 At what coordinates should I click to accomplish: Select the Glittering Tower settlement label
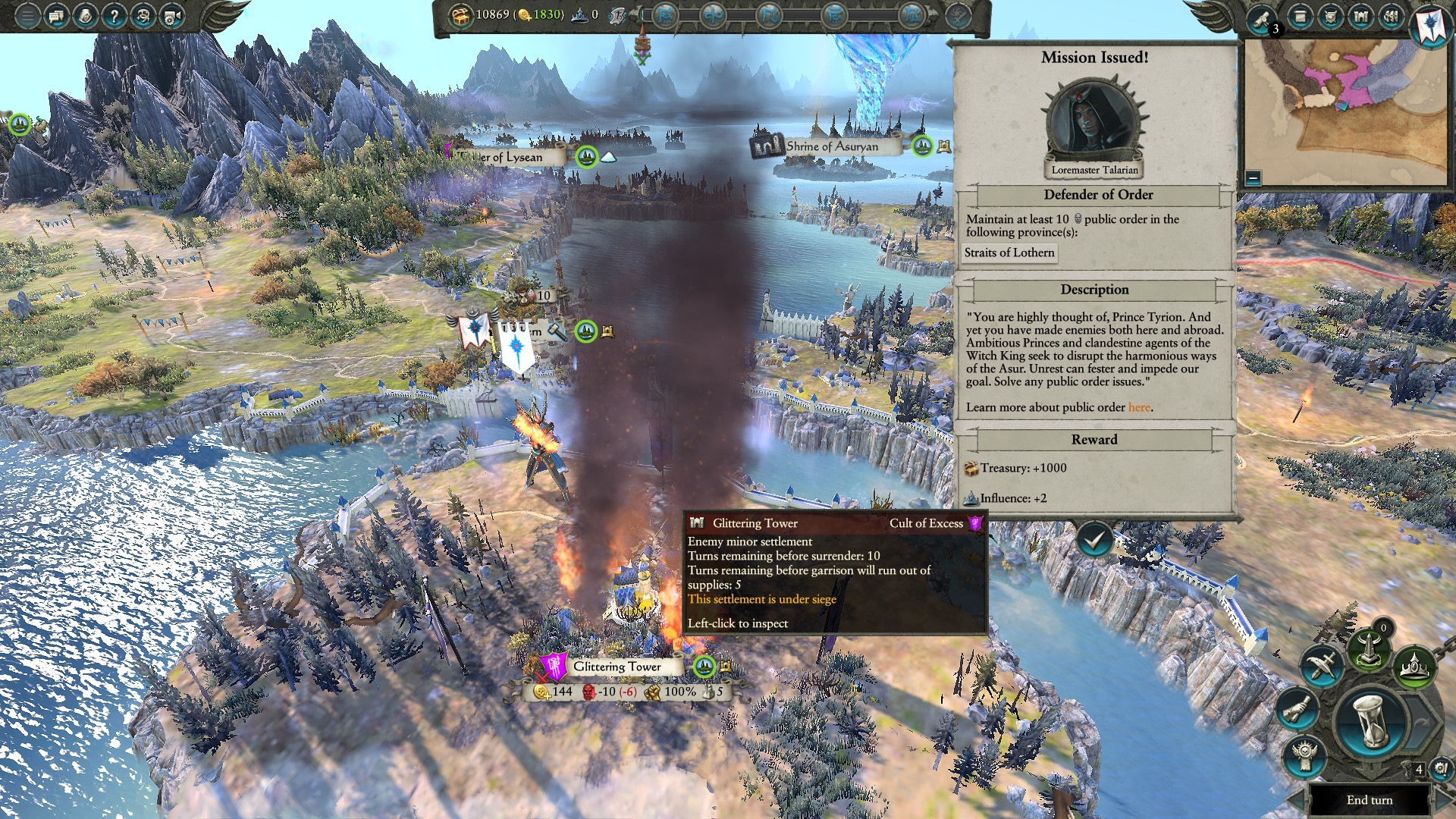pyautogui.click(x=617, y=667)
